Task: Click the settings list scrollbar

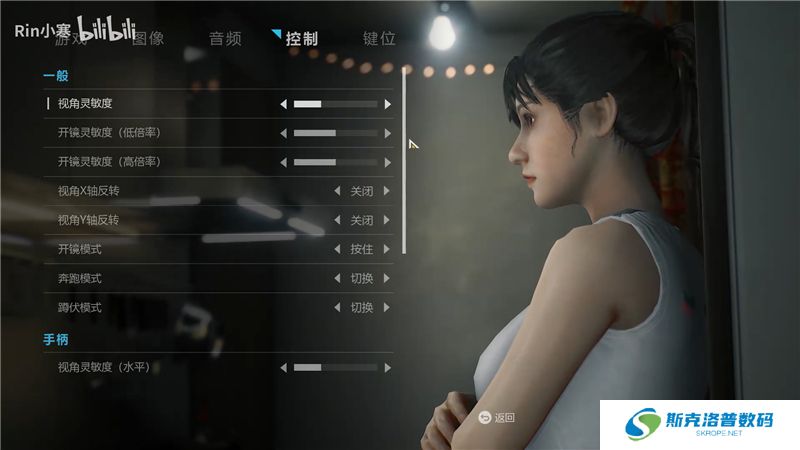Action: tap(404, 160)
